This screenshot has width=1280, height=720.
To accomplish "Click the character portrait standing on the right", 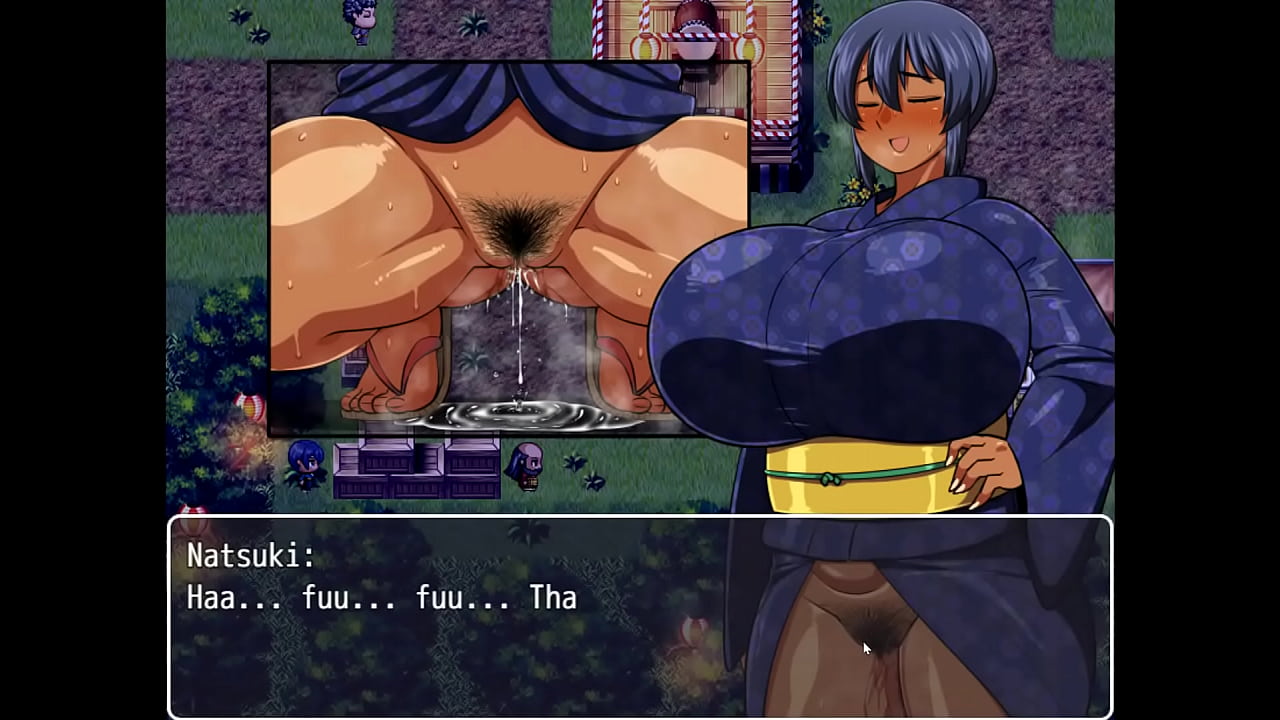I will 900,300.
